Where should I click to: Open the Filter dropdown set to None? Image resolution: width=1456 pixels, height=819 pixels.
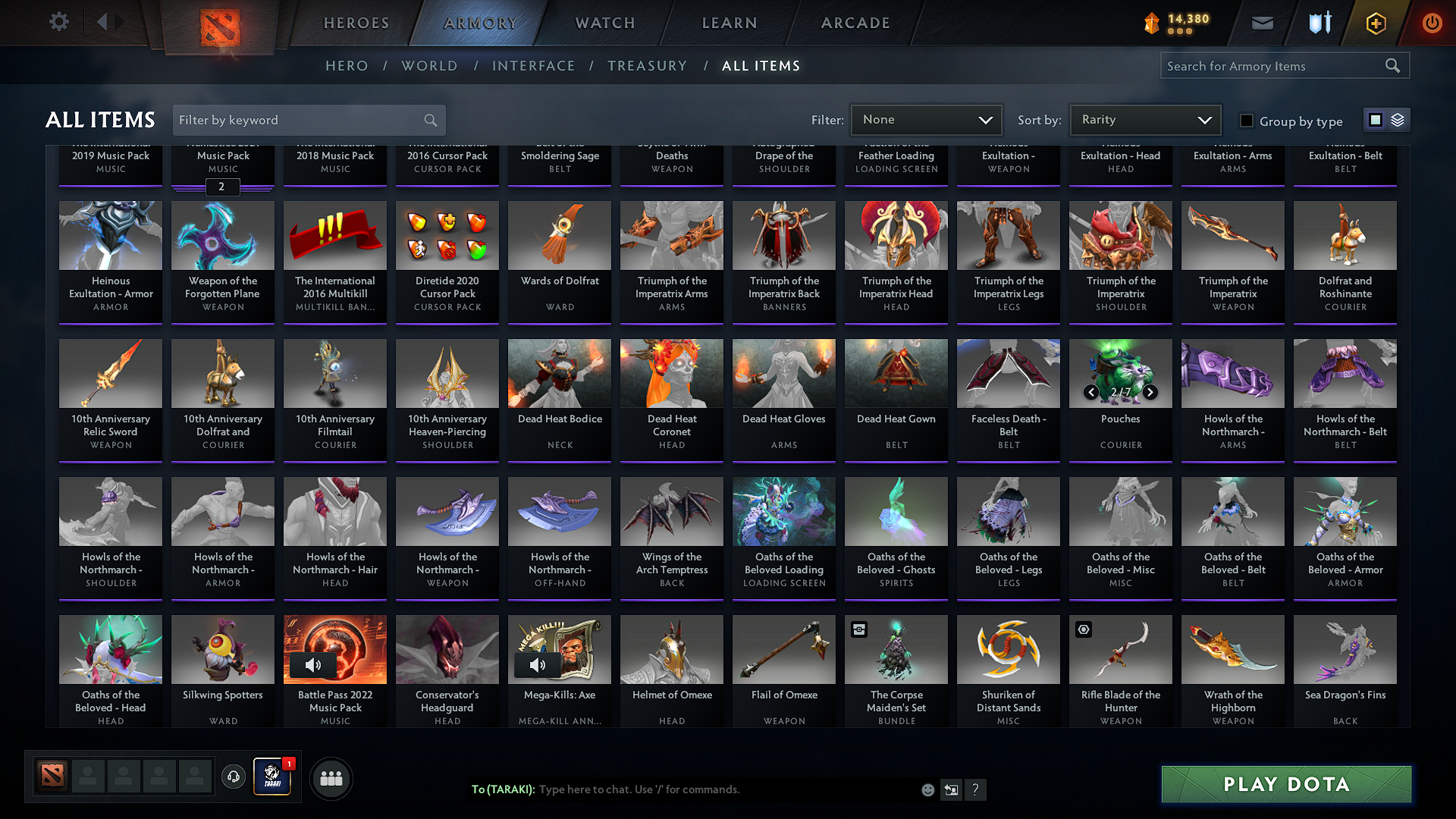926,119
